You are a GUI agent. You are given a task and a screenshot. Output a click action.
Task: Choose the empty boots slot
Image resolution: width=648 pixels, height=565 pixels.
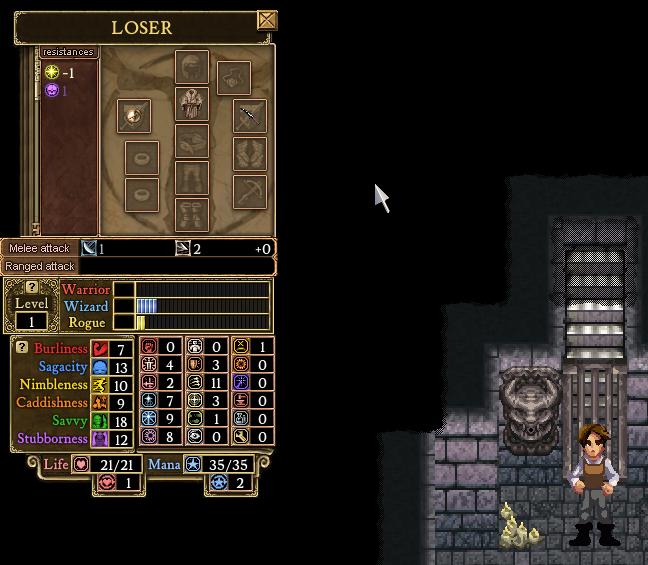pyautogui.click(x=192, y=214)
